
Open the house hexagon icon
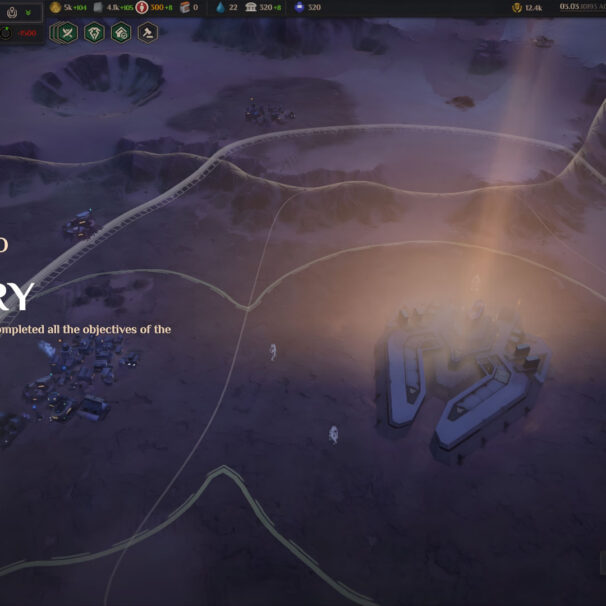click(x=121, y=32)
